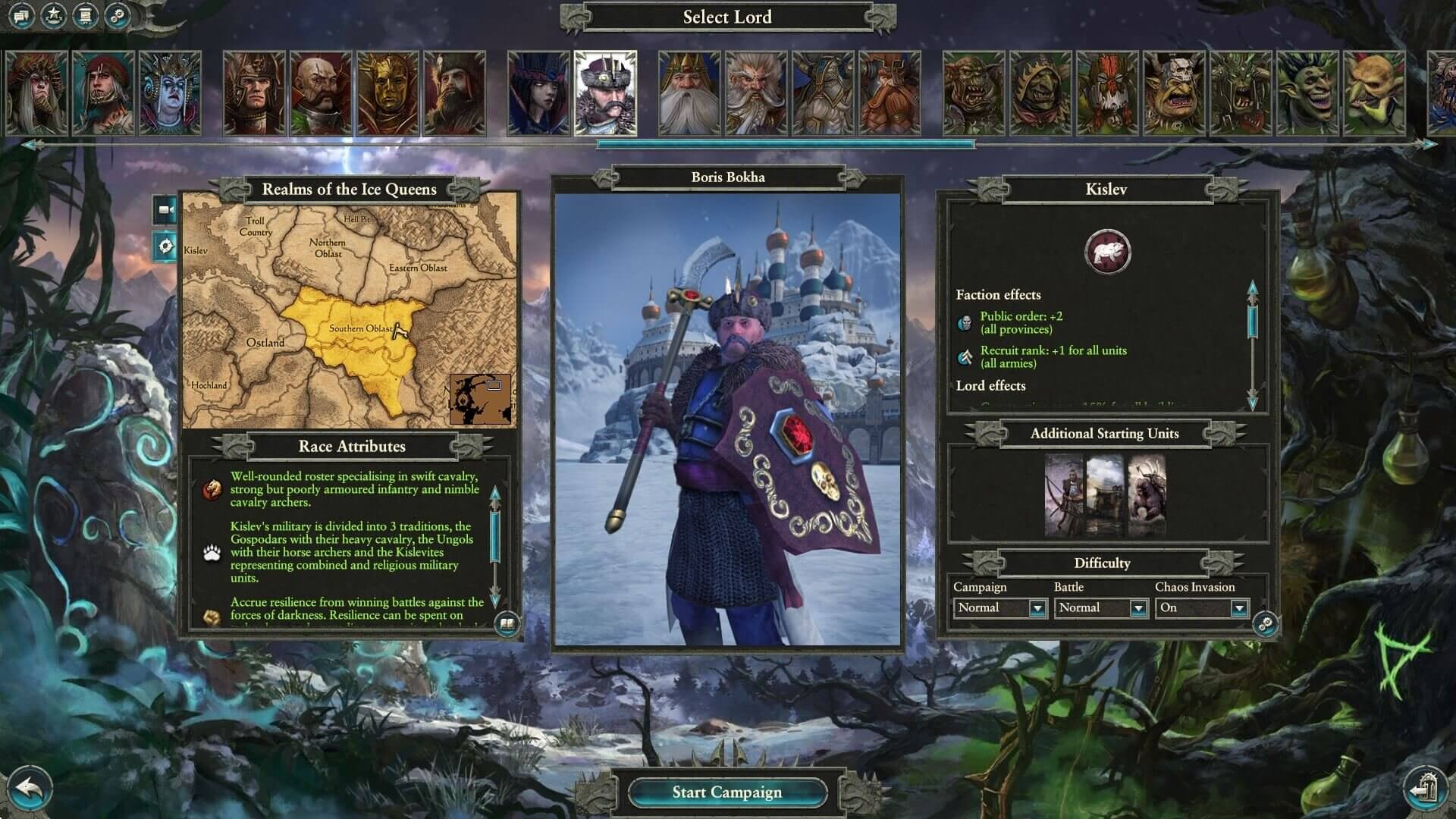Open the book icon under Race Attributes
This screenshot has width=1456, height=819.
tap(507, 625)
